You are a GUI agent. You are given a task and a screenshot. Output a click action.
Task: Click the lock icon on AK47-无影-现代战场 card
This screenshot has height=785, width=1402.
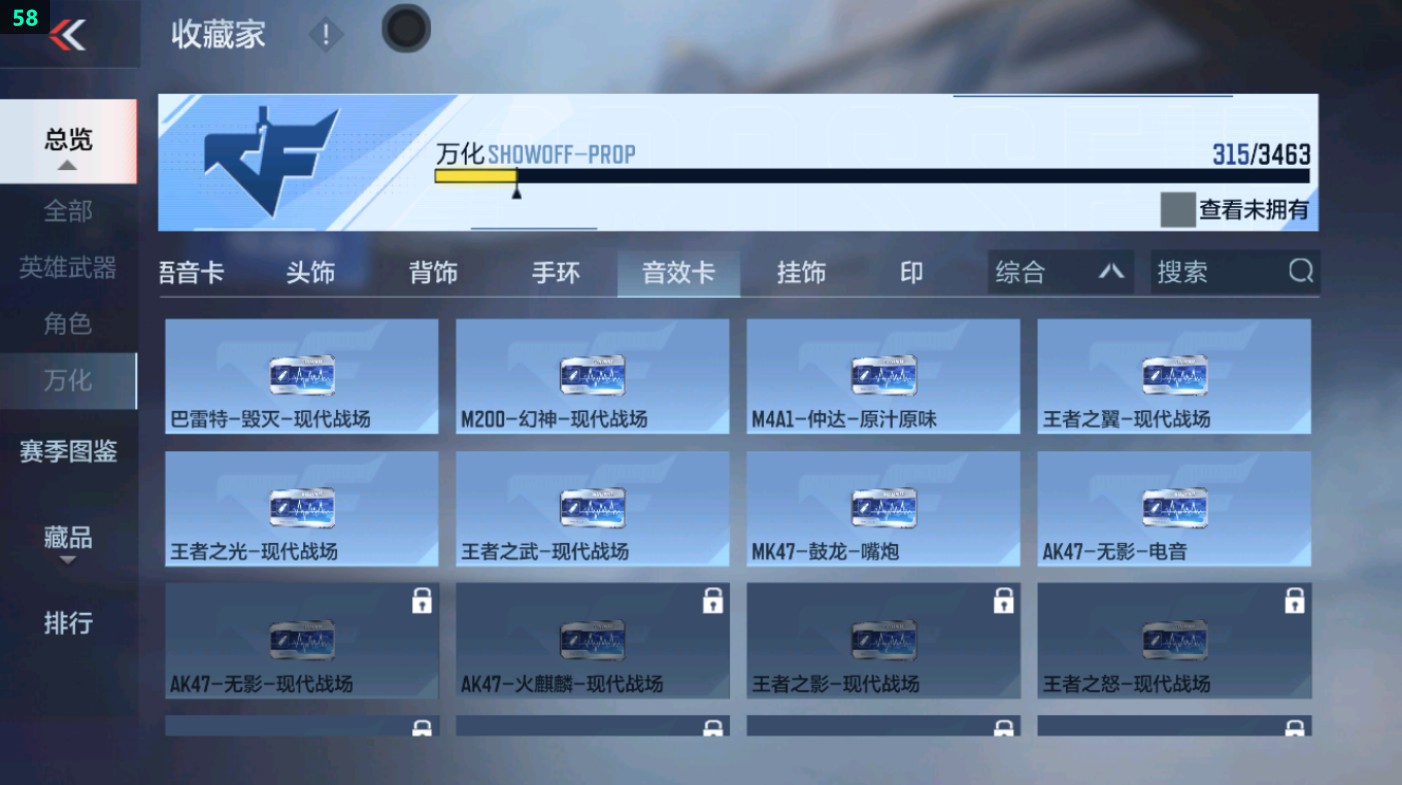tap(420, 602)
